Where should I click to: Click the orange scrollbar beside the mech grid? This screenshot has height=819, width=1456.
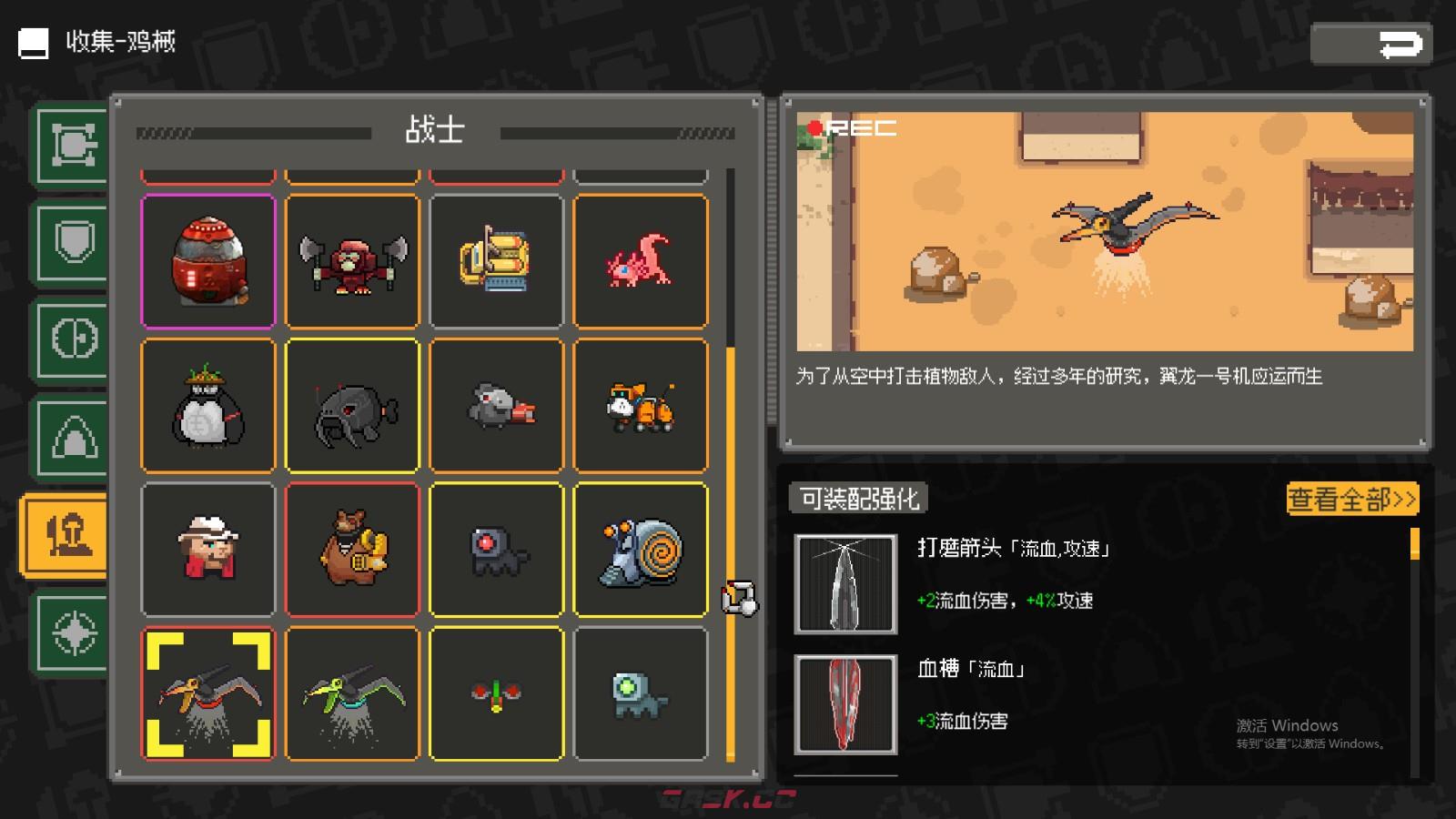(x=733, y=546)
